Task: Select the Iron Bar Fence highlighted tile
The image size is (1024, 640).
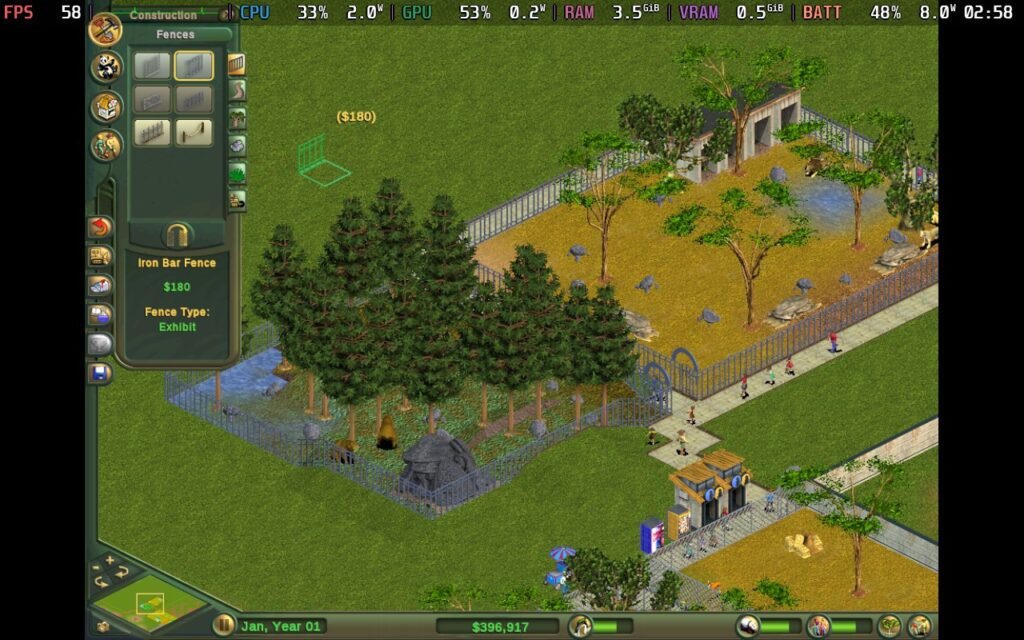Action: pyautogui.click(x=194, y=66)
